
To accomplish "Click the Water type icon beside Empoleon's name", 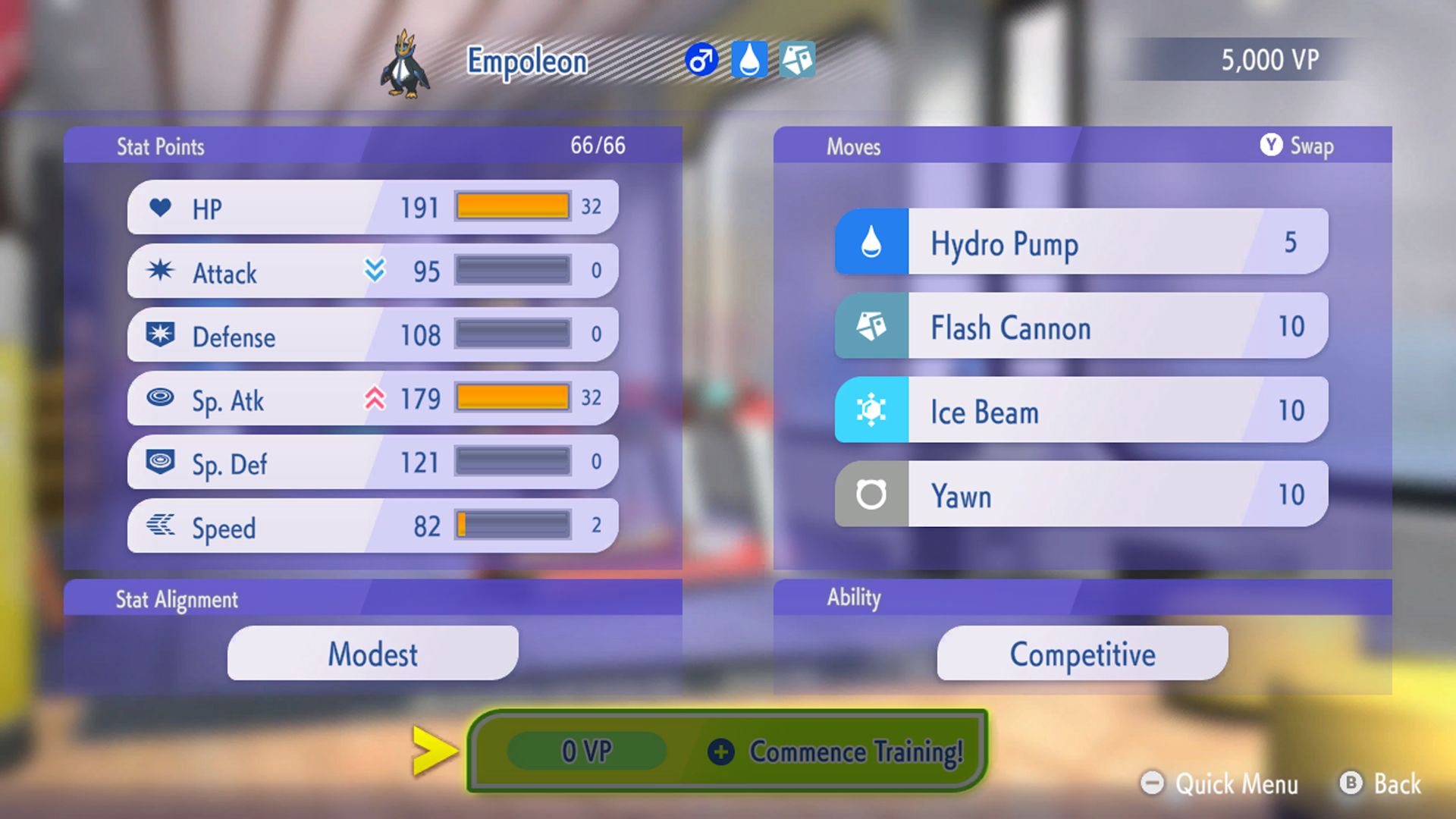I will [x=749, y=61].
